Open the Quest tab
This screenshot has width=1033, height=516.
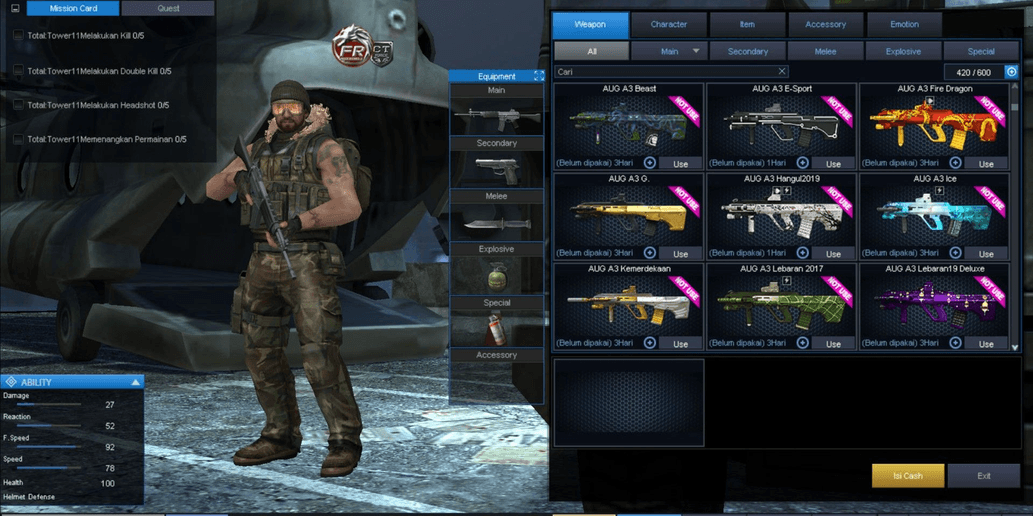pyautogui.click(x=168, y=8)
